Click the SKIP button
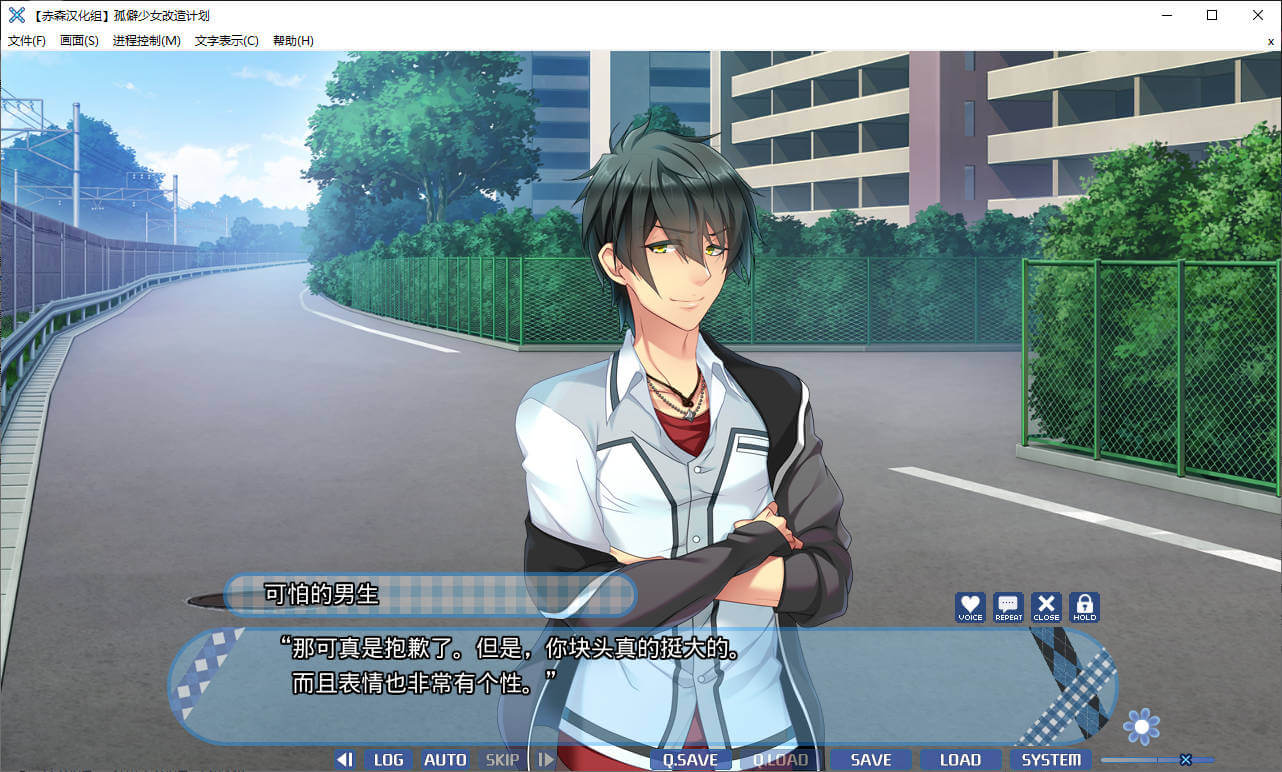The height and width of the screenshot is (772, 1282). point(502,760)
